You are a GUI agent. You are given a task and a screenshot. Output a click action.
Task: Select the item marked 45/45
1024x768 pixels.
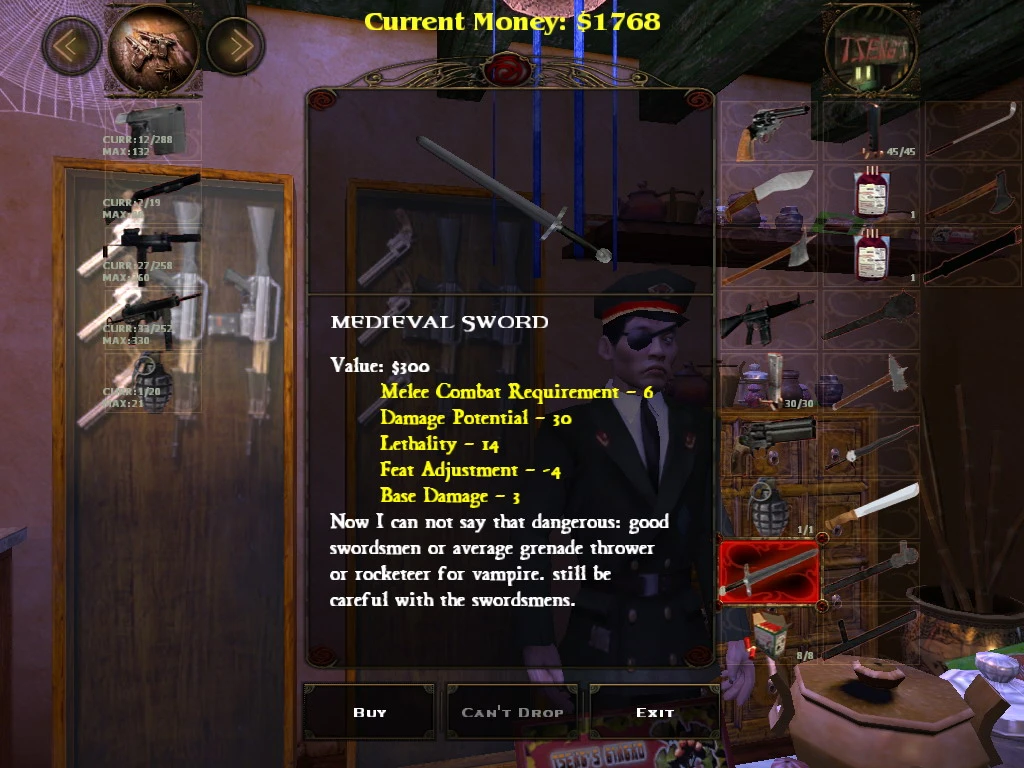click(871, 131)
